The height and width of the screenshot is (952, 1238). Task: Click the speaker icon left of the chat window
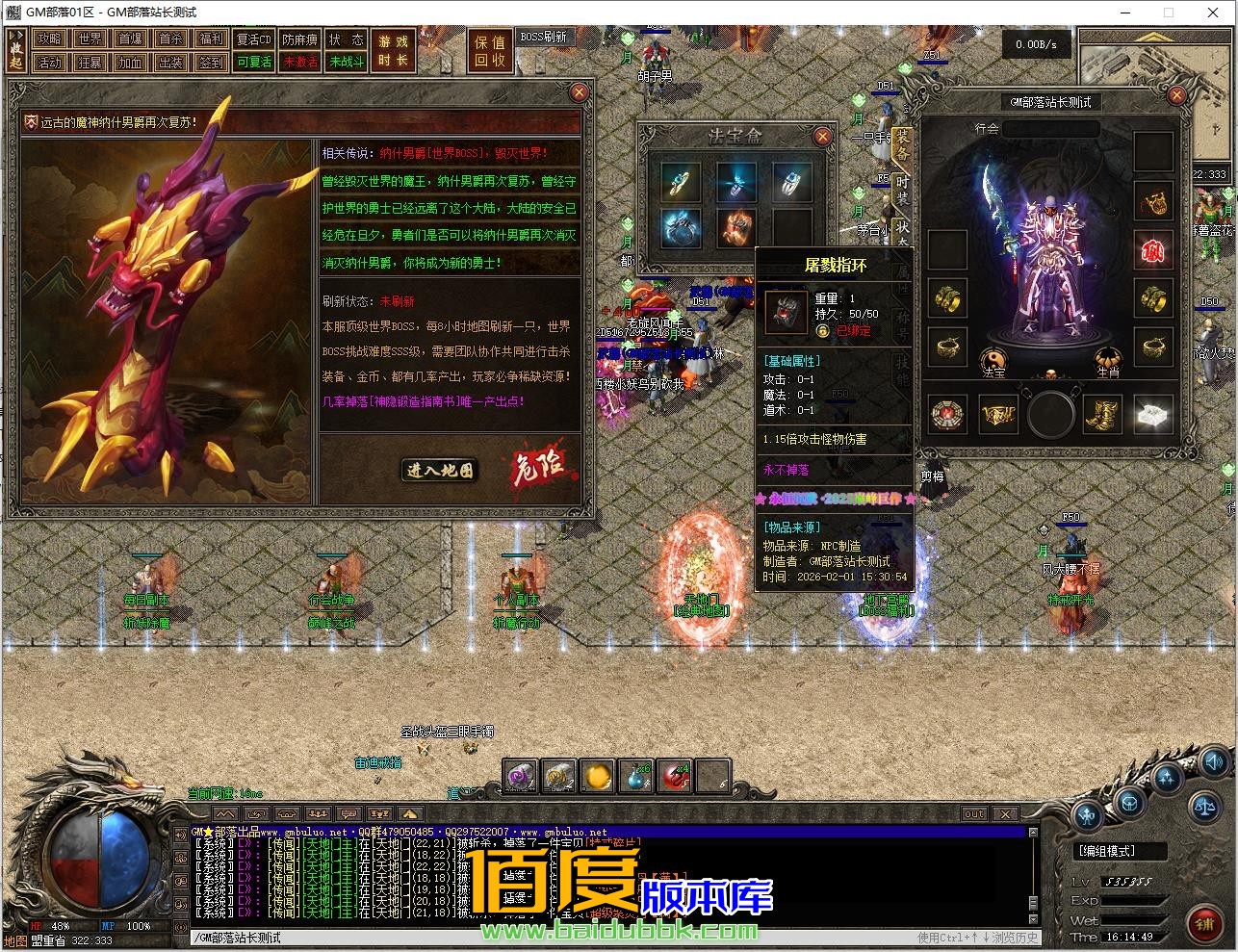tap(180, 834)
